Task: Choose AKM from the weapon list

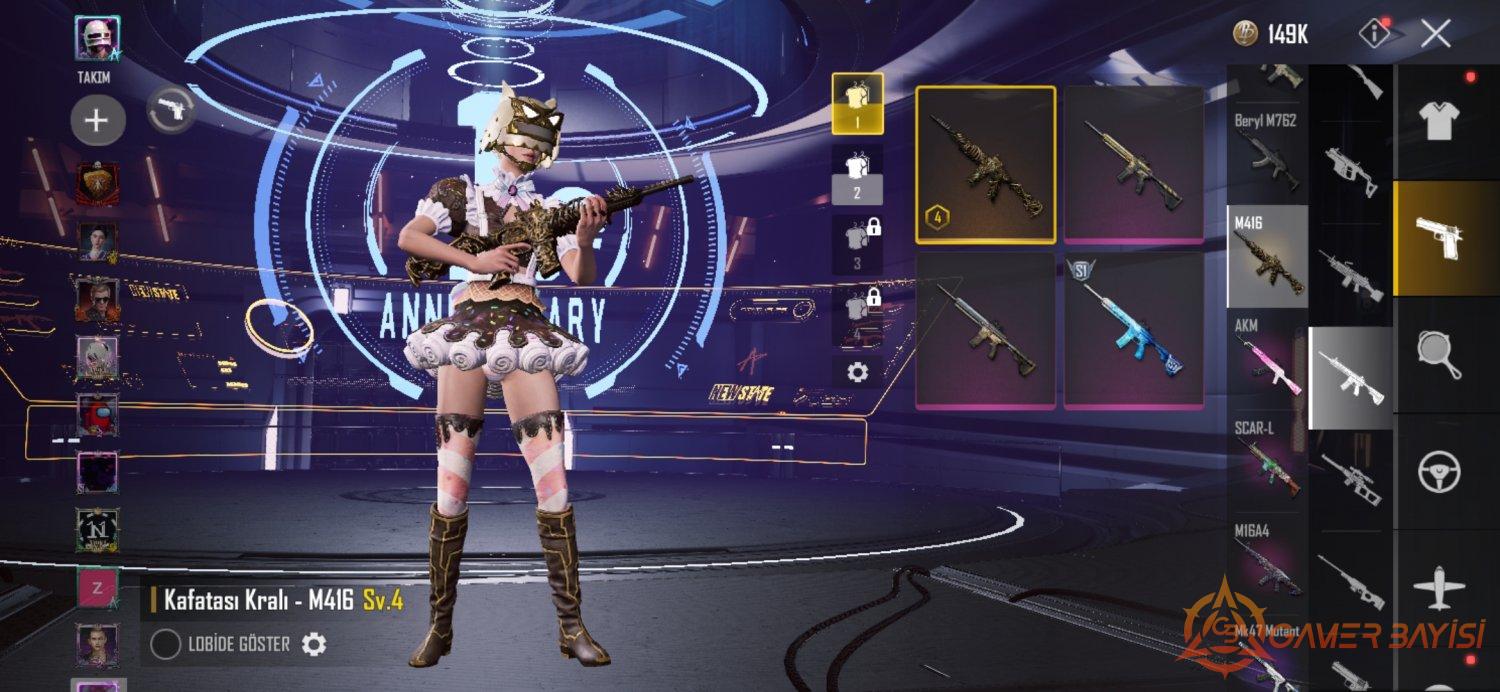Action: [x=1267, y=358]
